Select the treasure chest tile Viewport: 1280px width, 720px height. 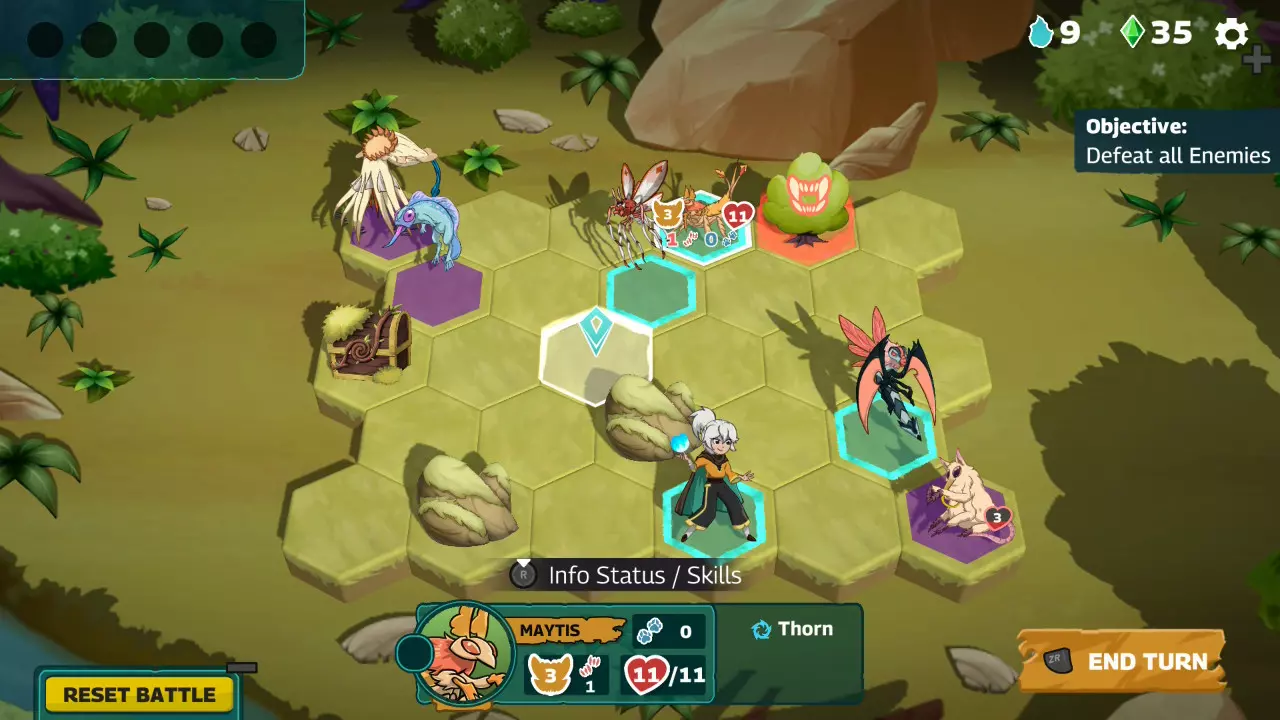pyautogui.click(x=368, y=343)
